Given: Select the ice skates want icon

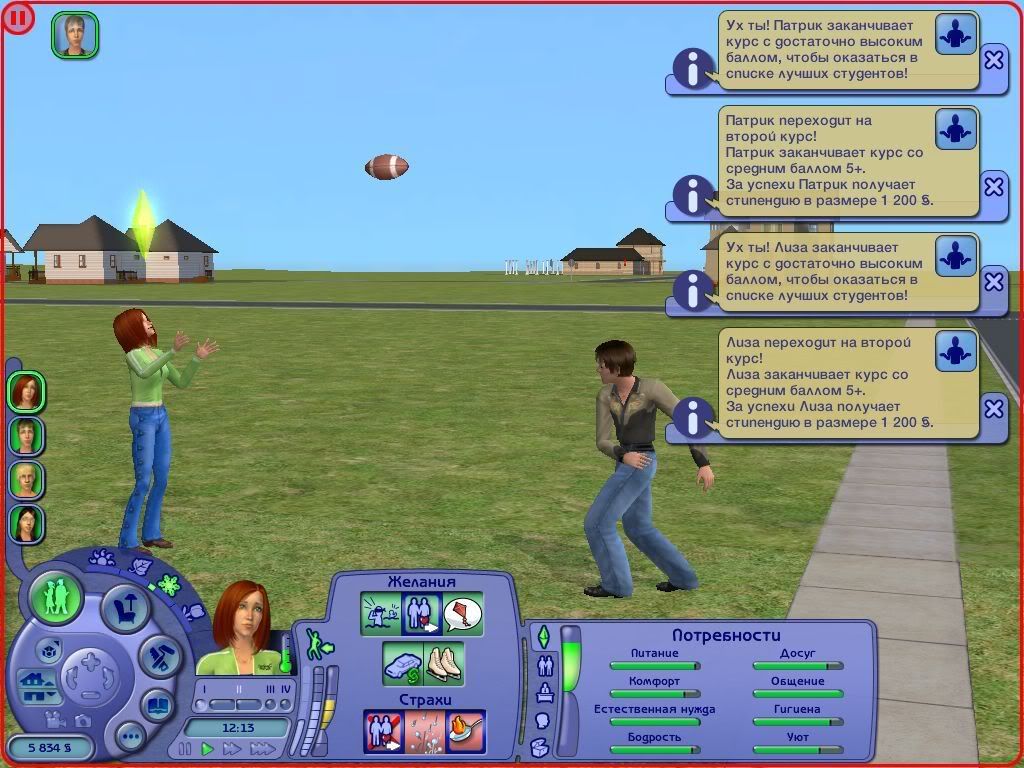Looking at the screenshot, I should coord(444,664).
